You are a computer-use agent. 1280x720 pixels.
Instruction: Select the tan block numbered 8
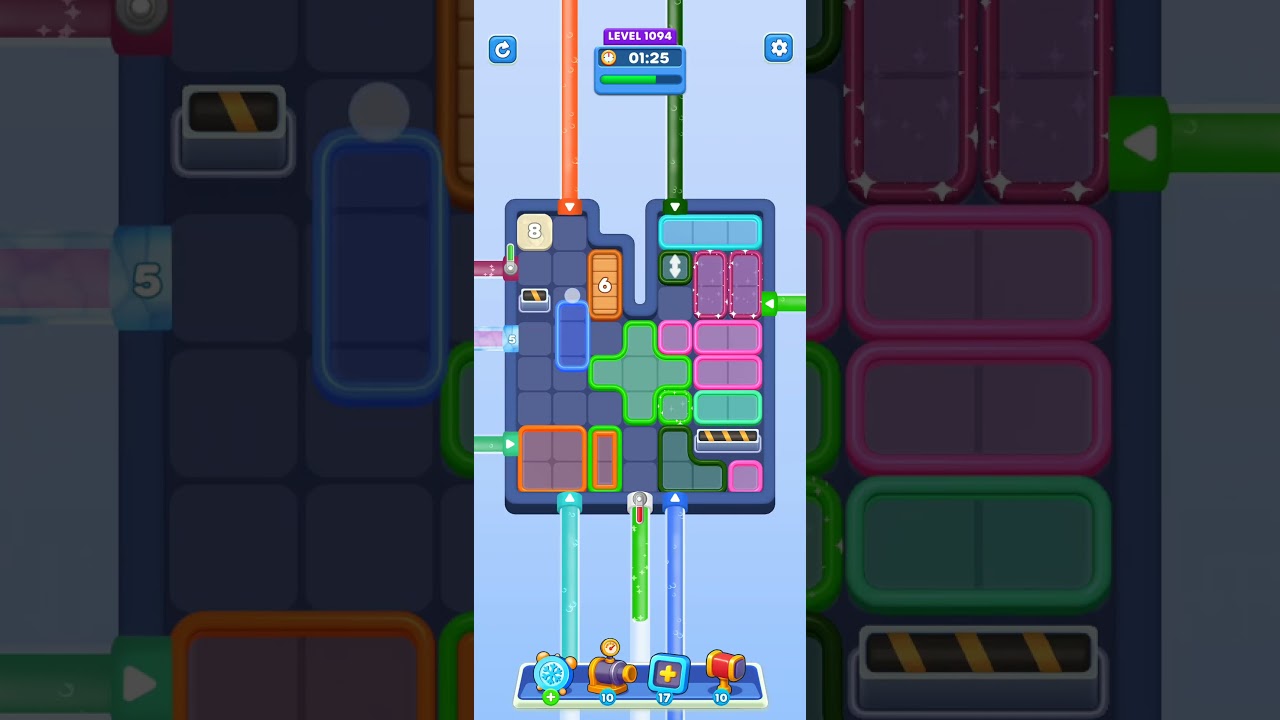pyautogui.click(x=534, y=232)
